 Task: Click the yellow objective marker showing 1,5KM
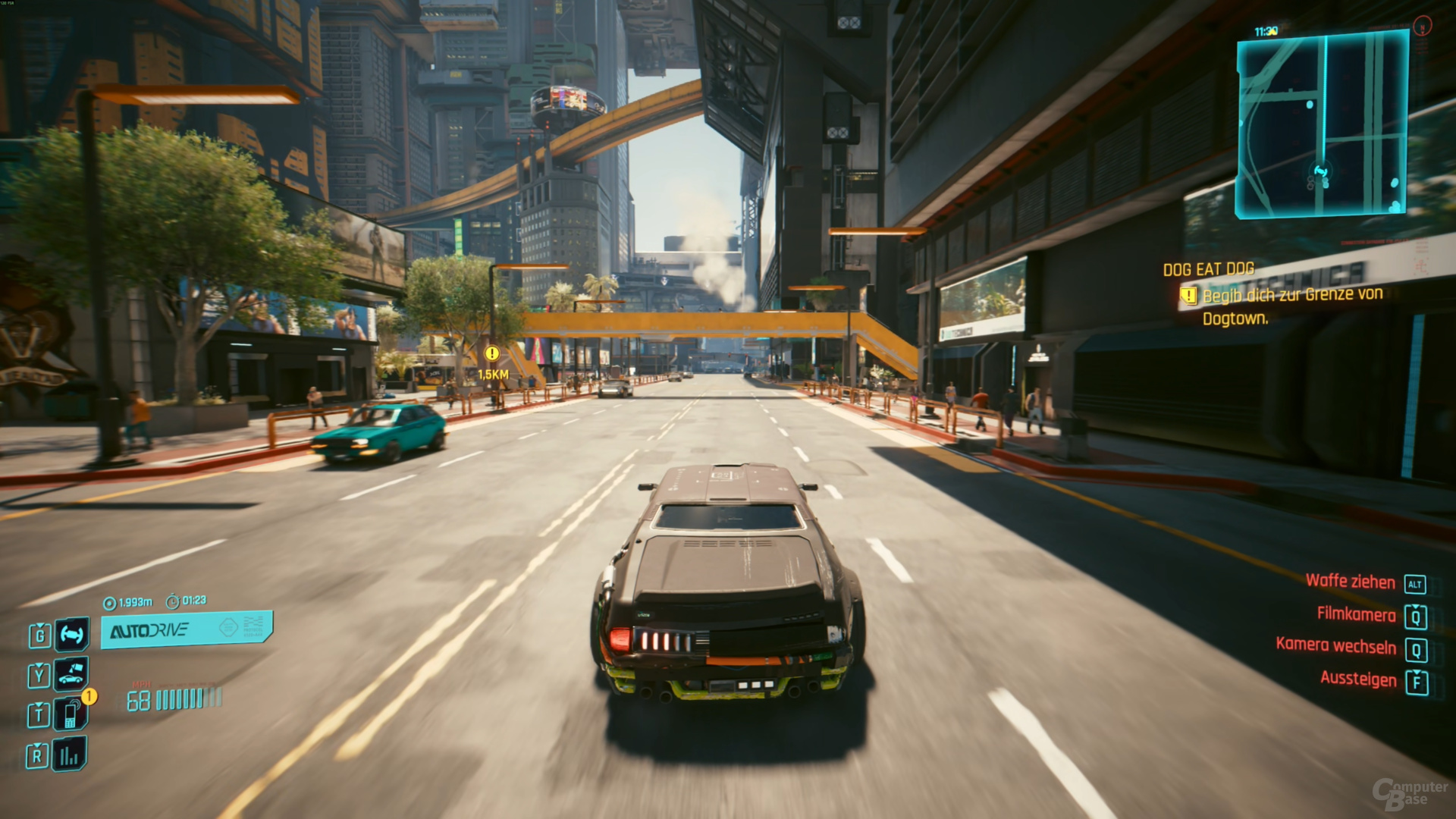pos(492,353)
